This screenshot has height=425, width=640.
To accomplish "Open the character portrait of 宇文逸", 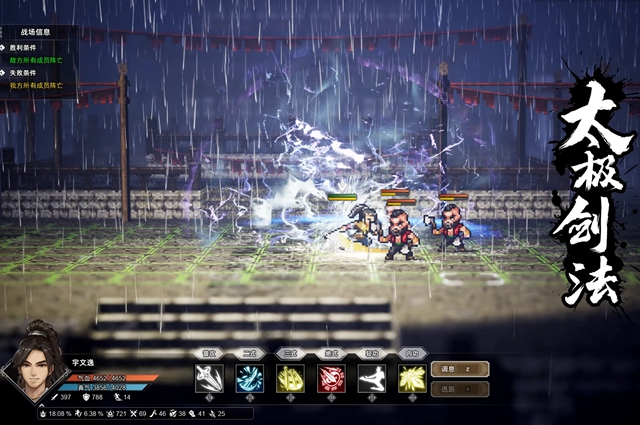I will pos(33,359).
